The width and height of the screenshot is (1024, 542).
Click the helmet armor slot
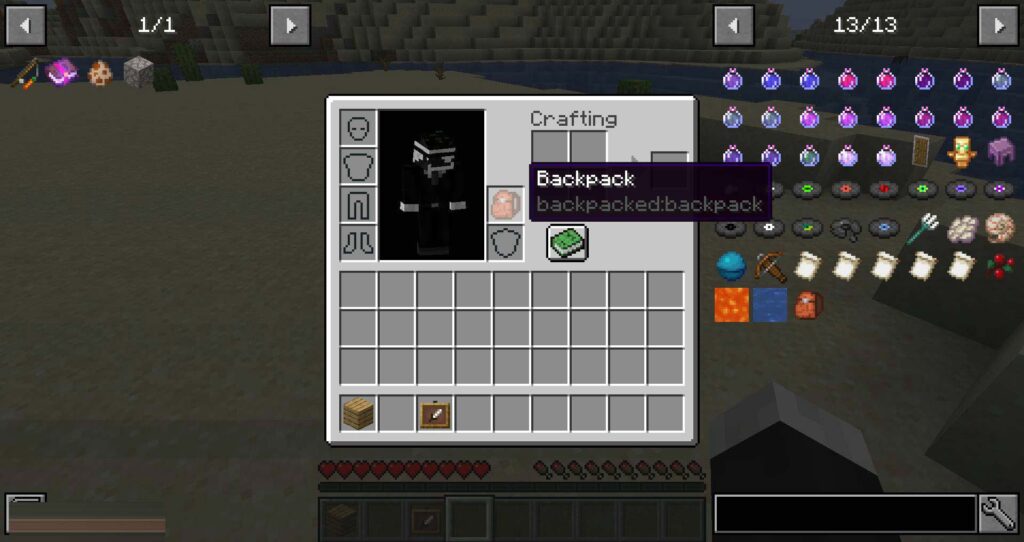point(358,128)
